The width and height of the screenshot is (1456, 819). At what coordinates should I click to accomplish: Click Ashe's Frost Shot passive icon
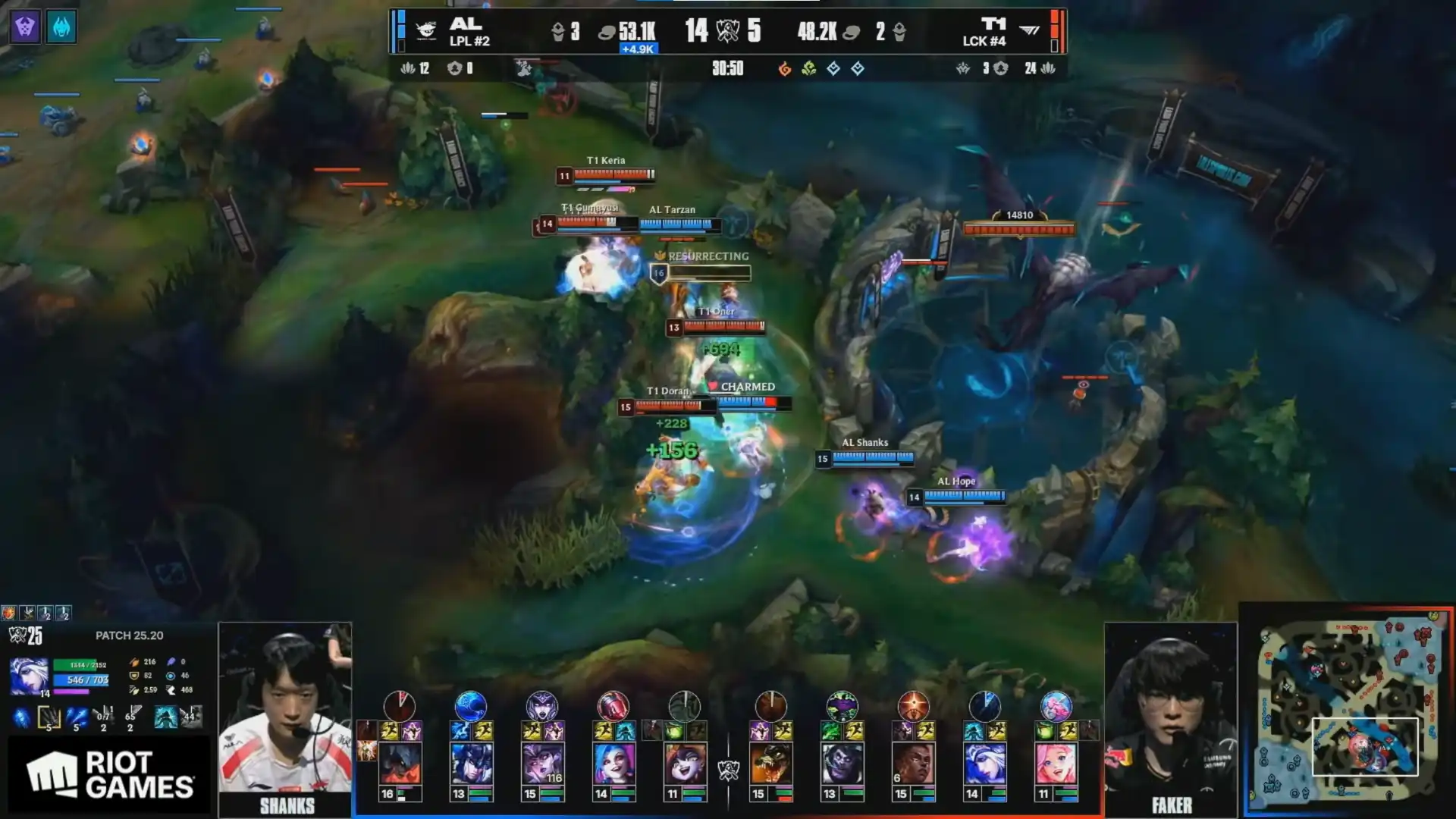(x=21, y=717)
